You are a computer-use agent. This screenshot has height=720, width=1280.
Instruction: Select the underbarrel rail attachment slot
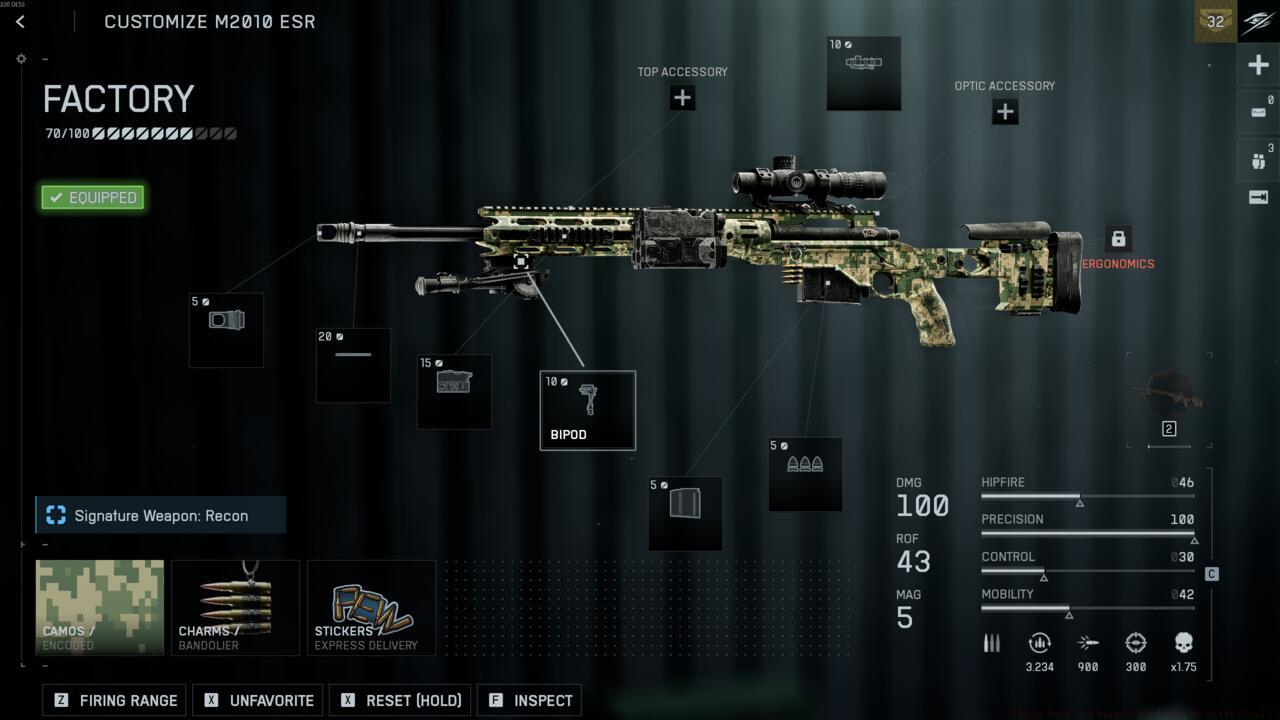point(454,391)
